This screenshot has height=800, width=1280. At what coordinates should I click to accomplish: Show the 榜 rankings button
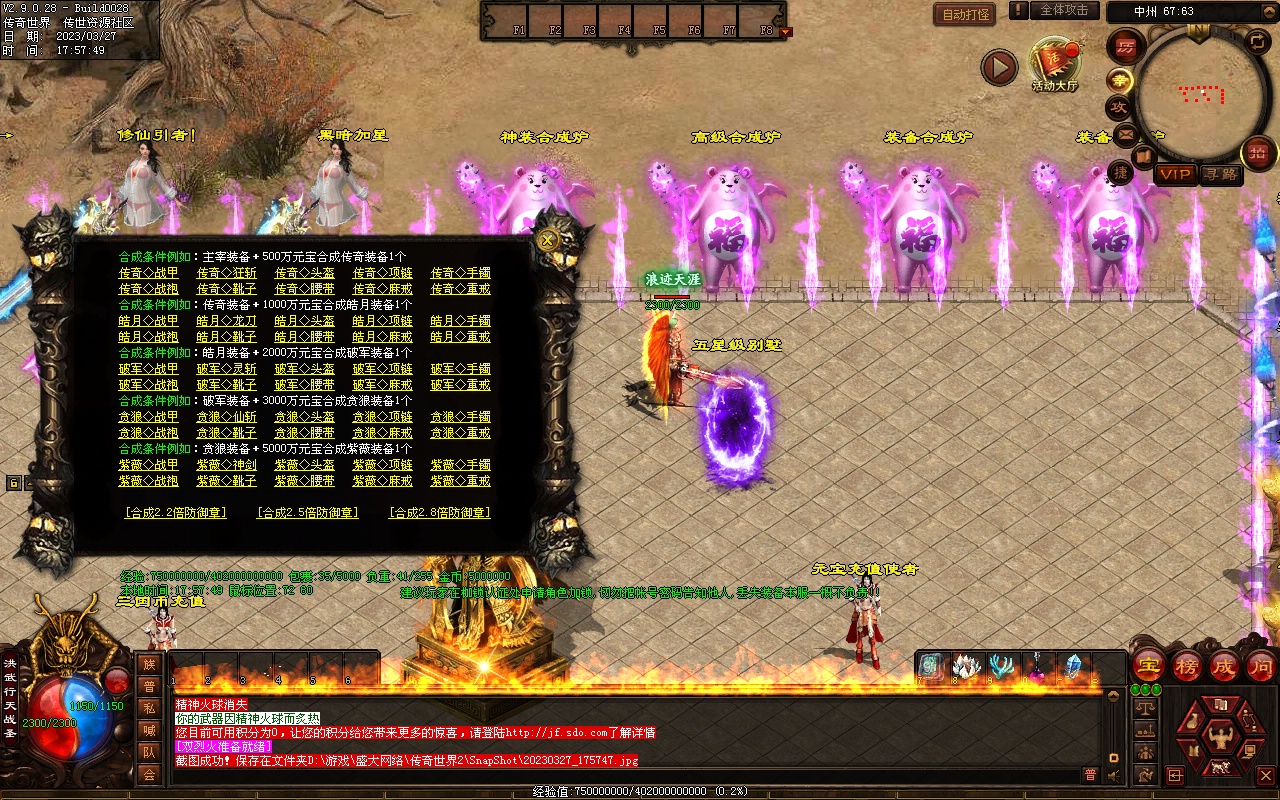[x=1186, y=665]
